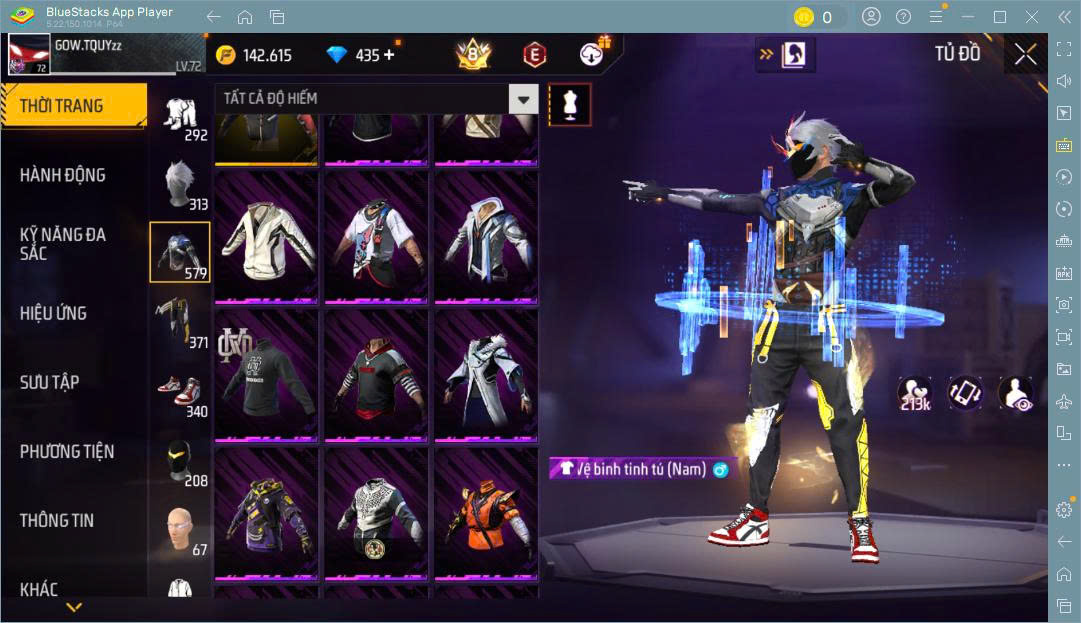The height and width of the screenshot is (623, 1081).
Task: Choose the pants subcategory with 371 items
Action: [181, 324]
